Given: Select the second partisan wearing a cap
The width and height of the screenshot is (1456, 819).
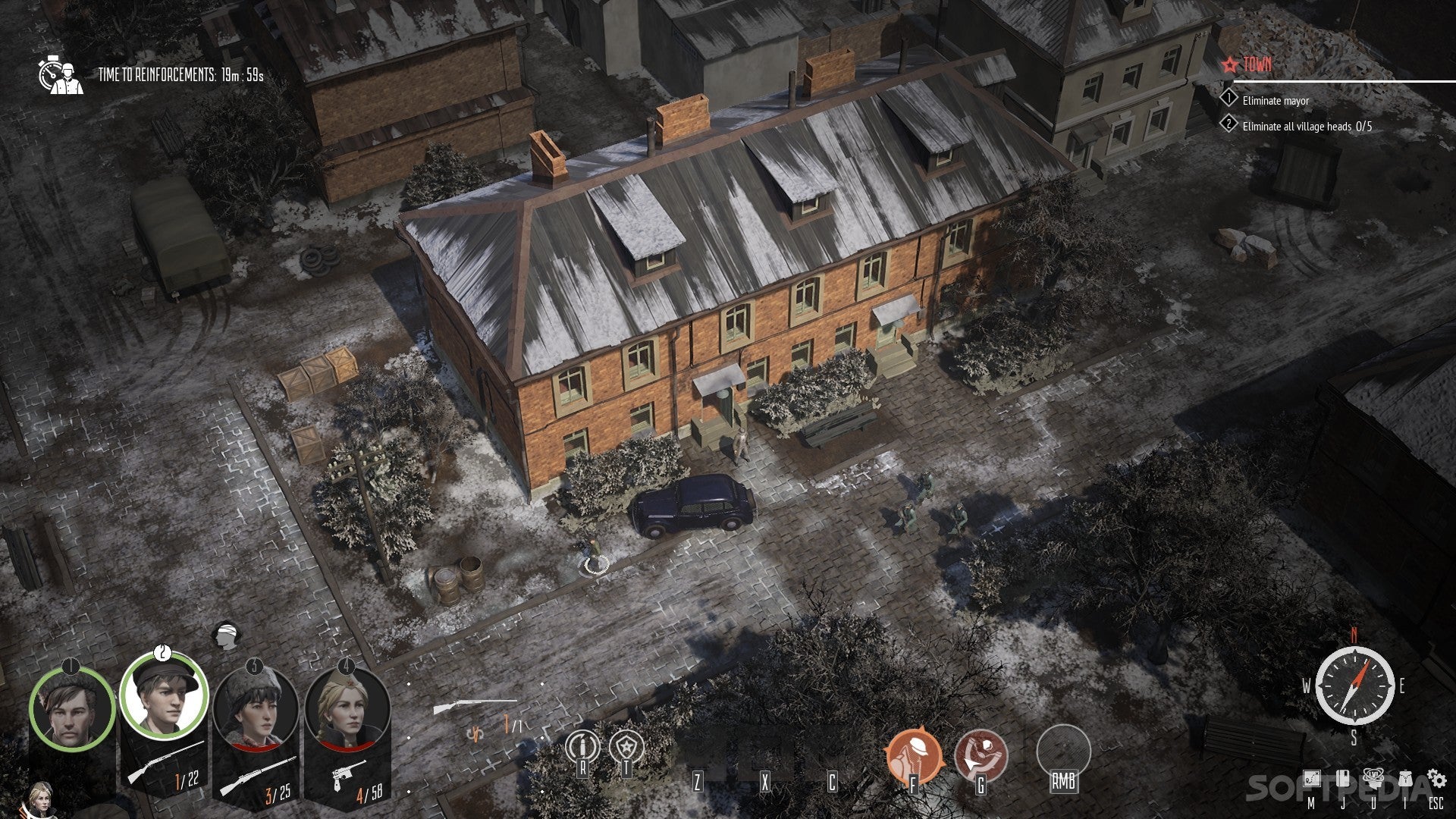Looking at the screenshot, I should tap(163, 695).
